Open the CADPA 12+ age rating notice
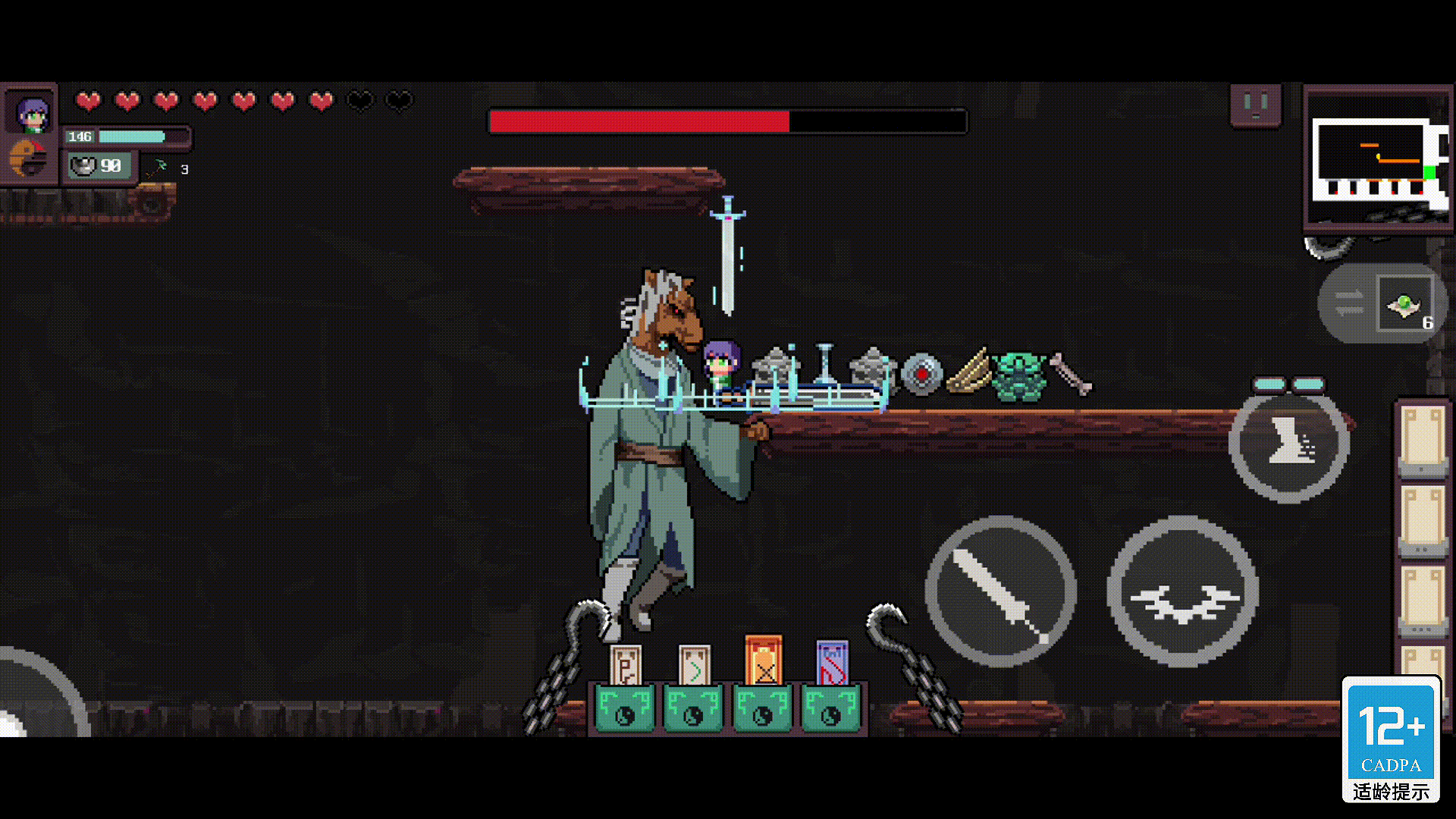1456x819 pixels. click(x=1391, y=739)
